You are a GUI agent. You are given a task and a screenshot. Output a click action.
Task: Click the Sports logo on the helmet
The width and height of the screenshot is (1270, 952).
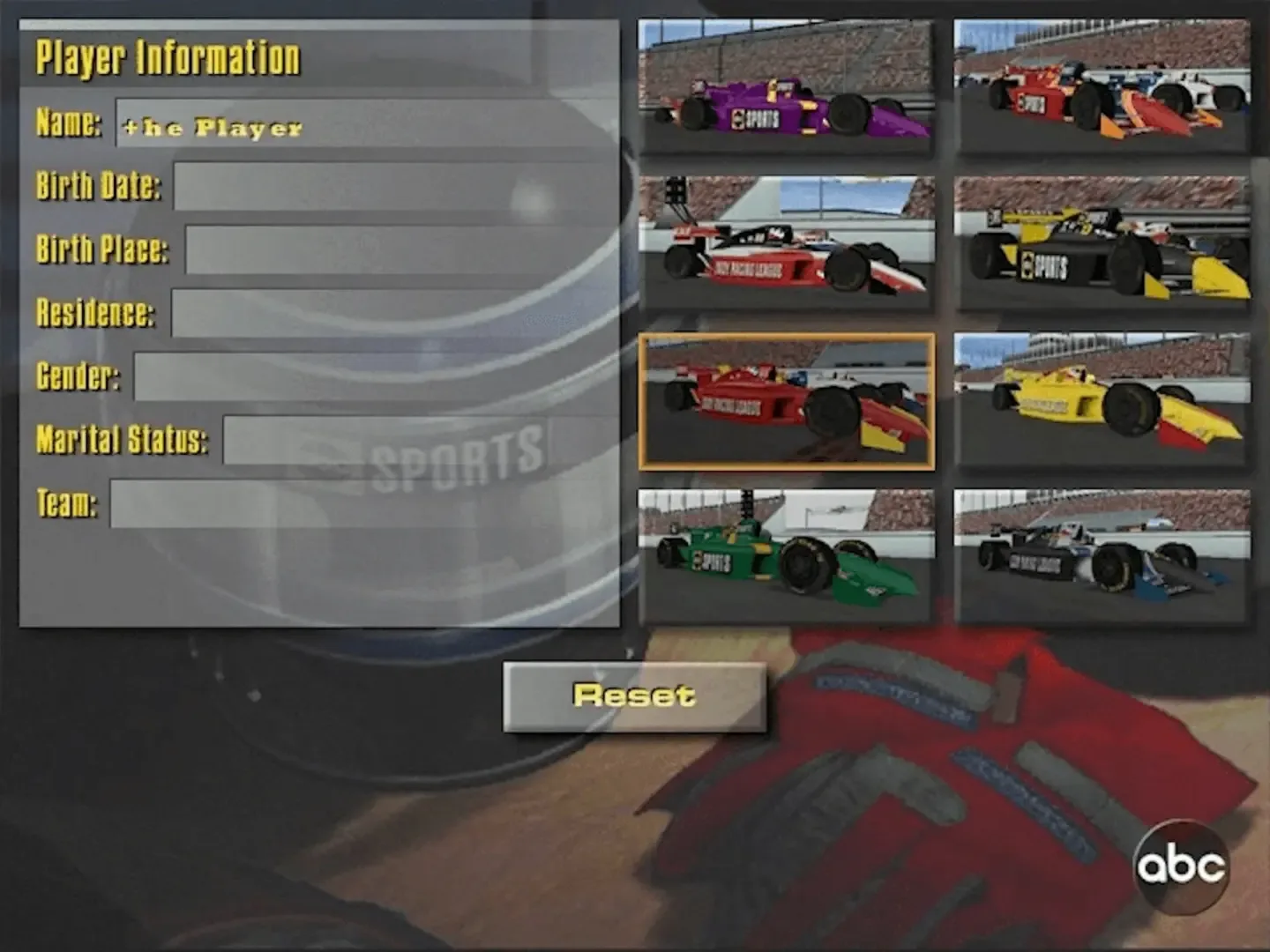click(459, 452)
